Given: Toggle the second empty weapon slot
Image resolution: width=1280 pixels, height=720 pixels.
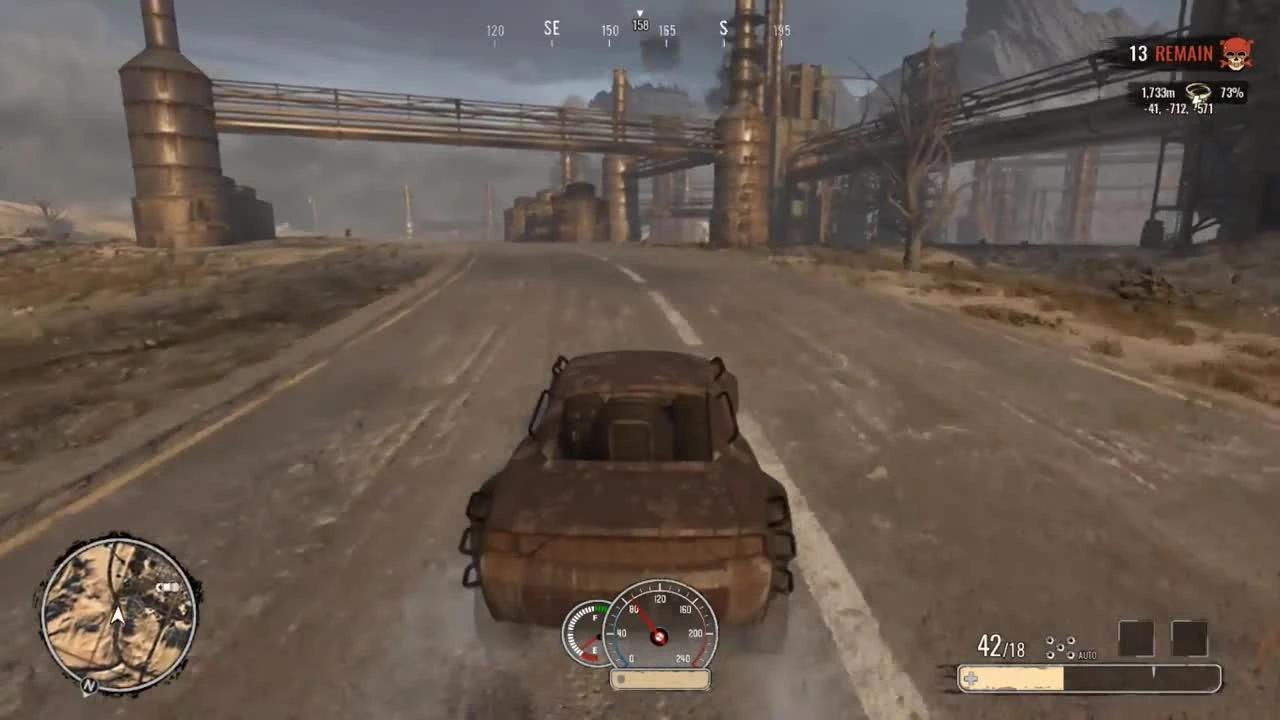Looking at the screenshot, I should click(x=1190, y=637).
